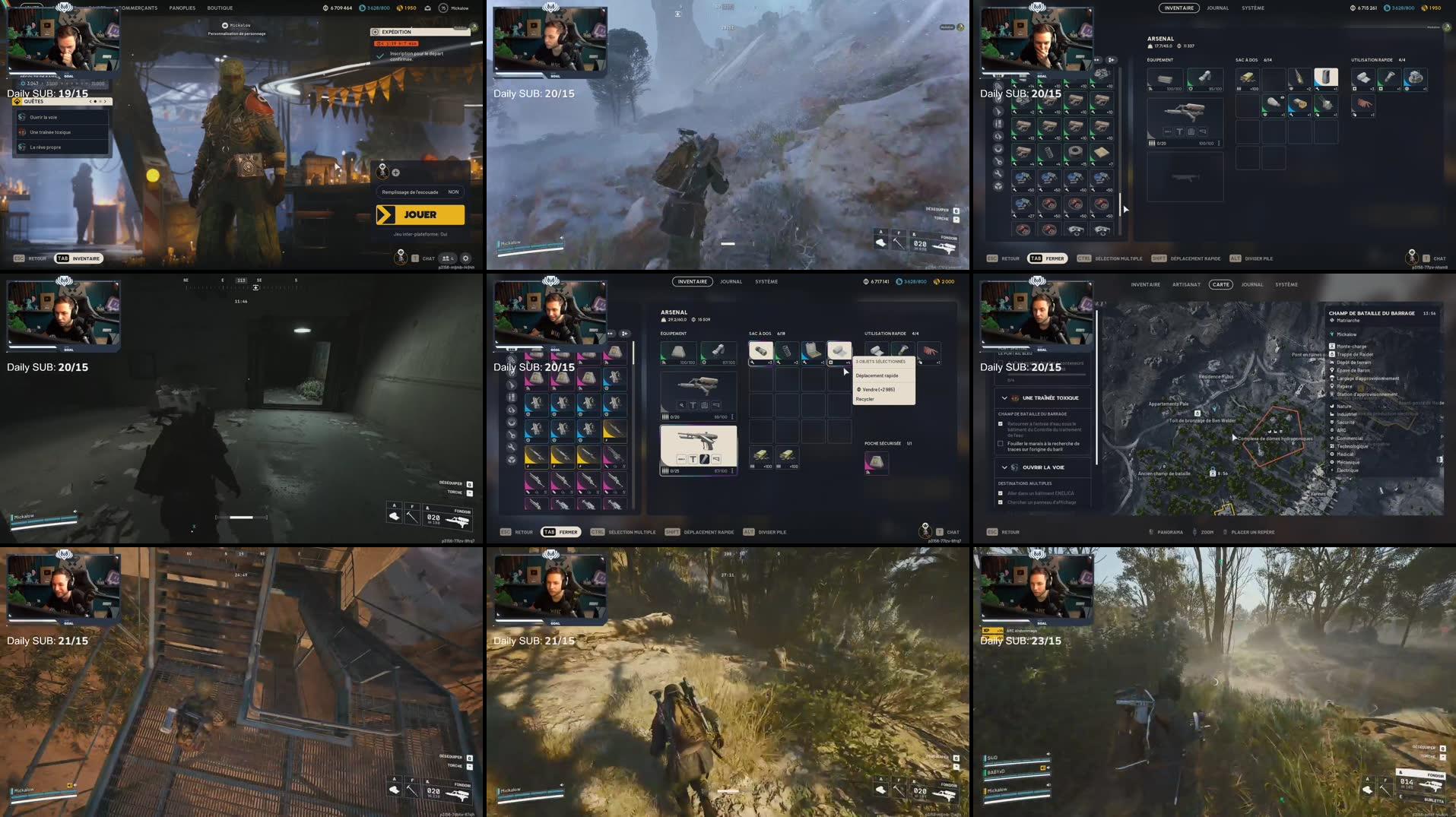The image size is (1456, 817).
Task: Select the Repère marker icon in map legend
Action: (1332, 386)
